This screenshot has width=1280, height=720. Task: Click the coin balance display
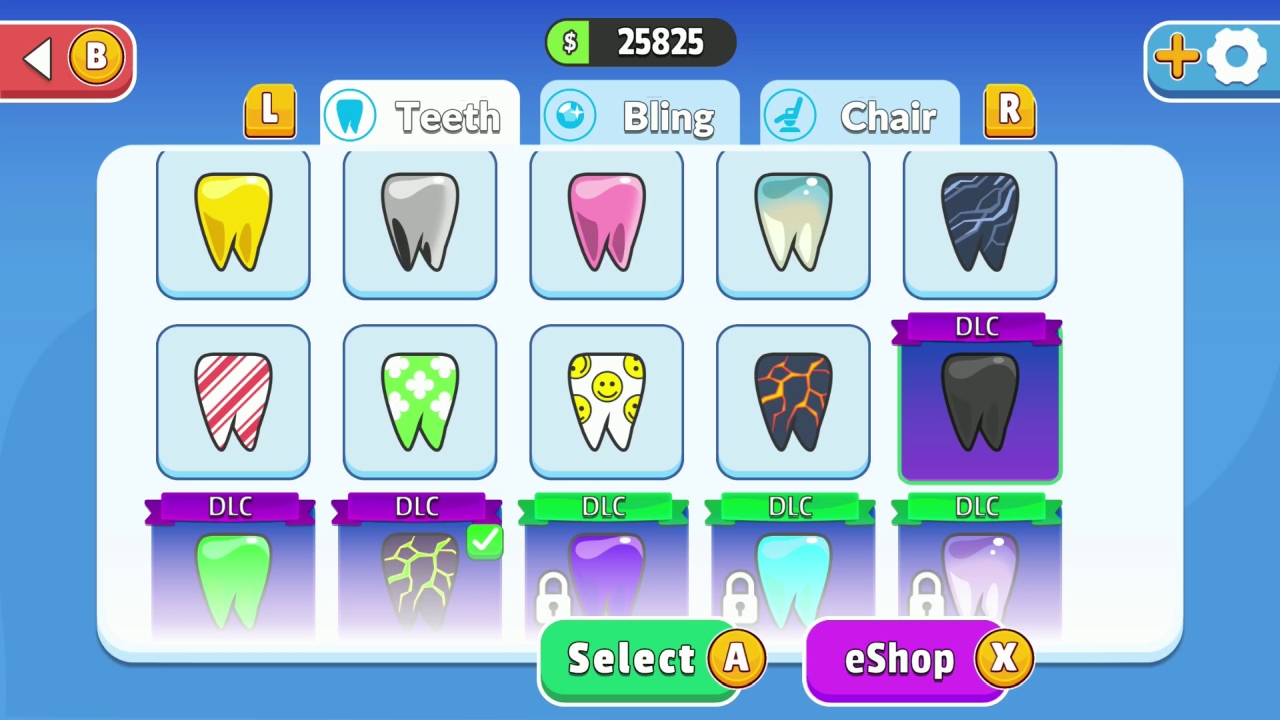pos(640,42)
